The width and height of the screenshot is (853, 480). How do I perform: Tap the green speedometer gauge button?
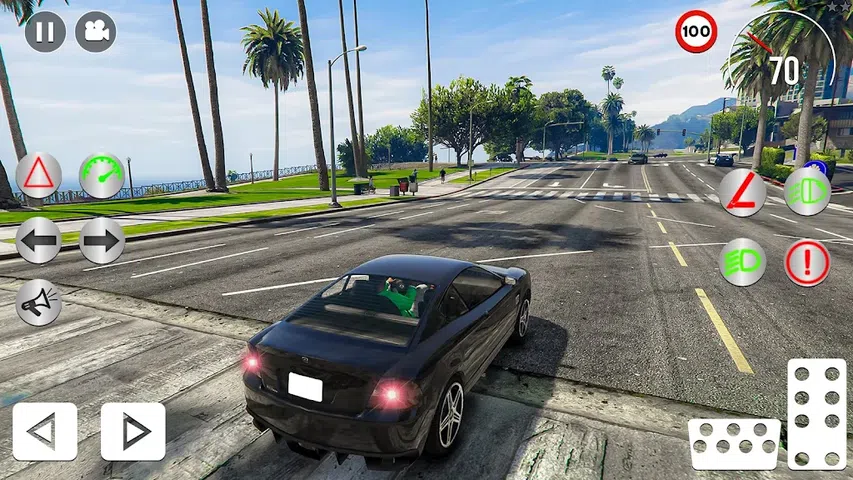[x=102, y=176]
